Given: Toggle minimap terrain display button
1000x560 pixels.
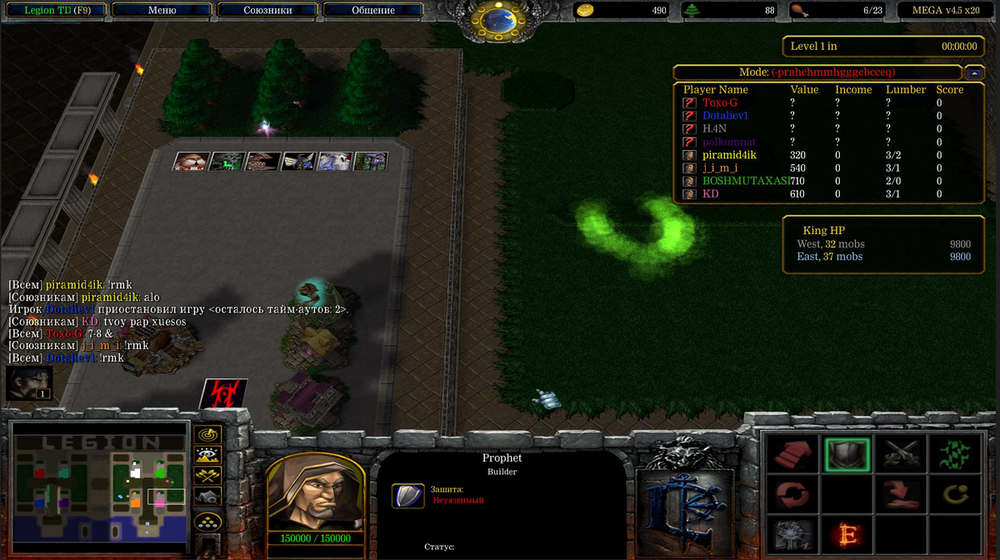Looking at the screenshot, I should click(208, 456).
